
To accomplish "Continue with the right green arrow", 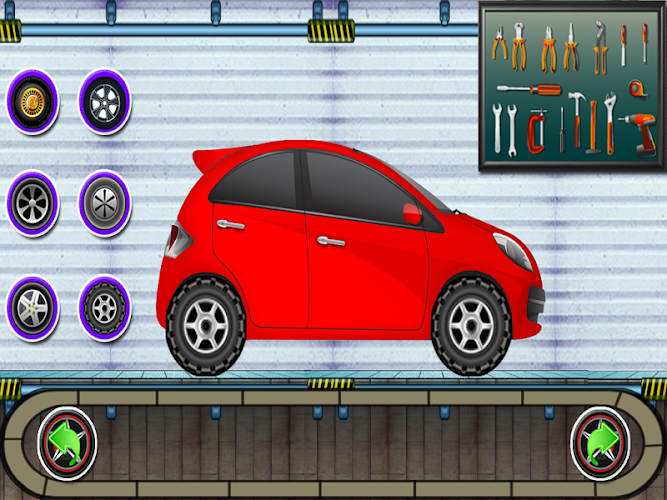I will (599, 441).
